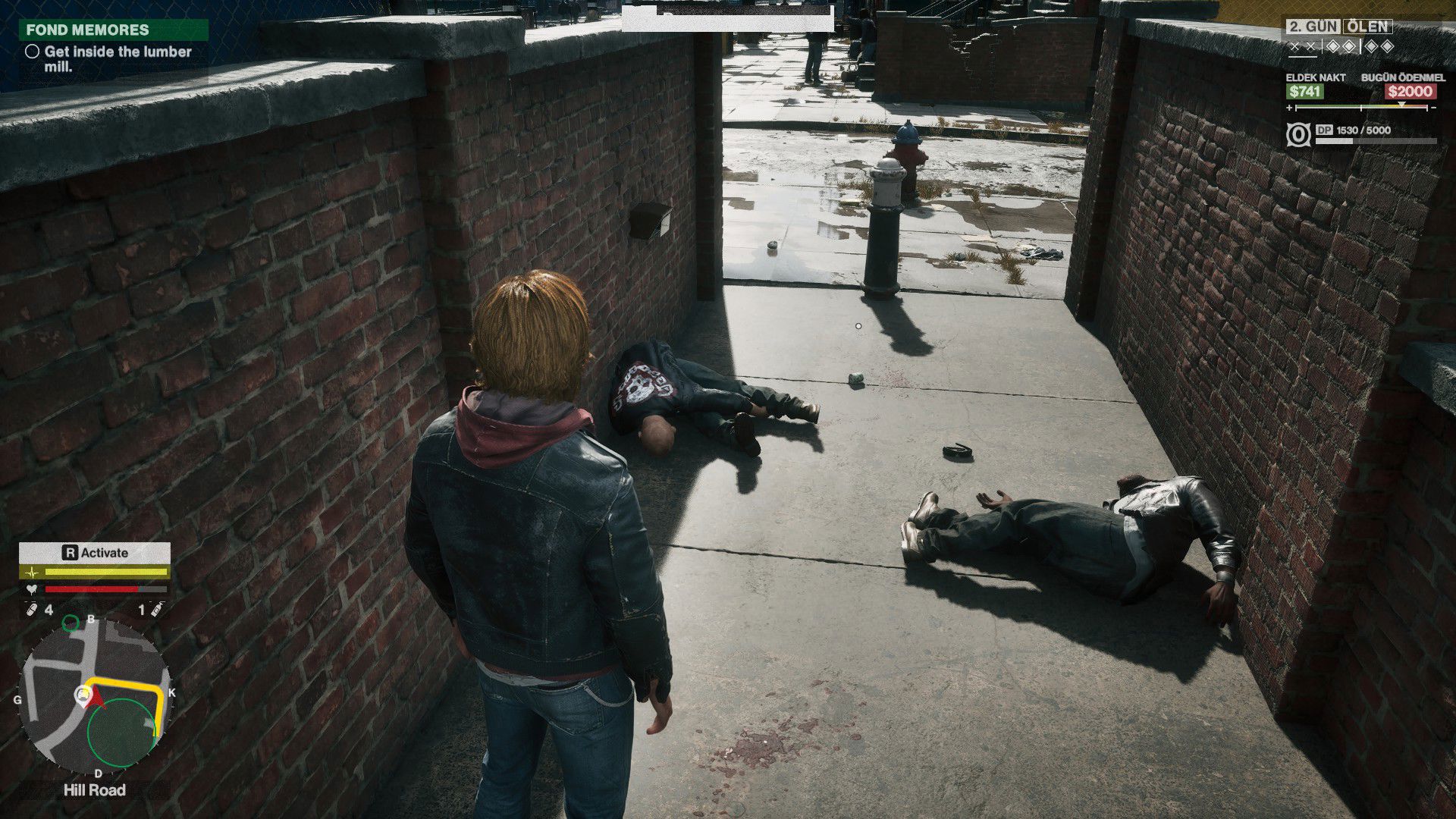Screen dimensions: 1456x819
Task: Select the spray bottle item icon
Action: (x=157, y=610)
